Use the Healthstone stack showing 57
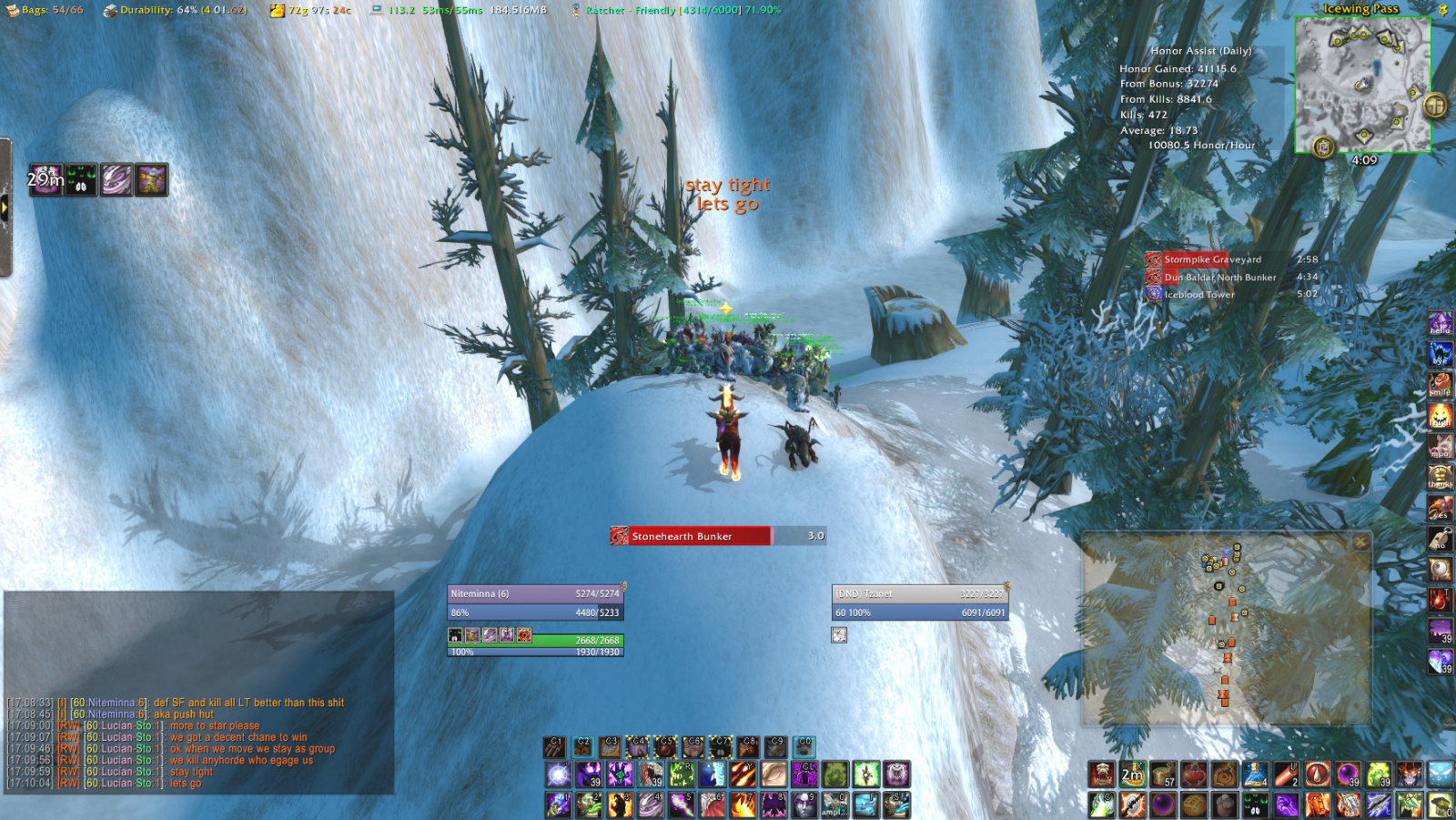 (x=1163, y=774)
